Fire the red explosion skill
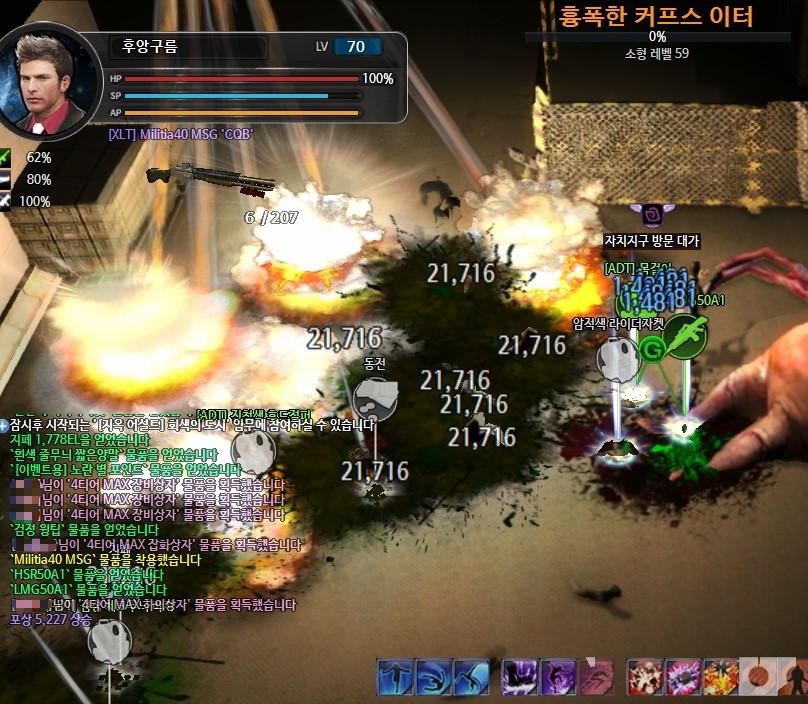 click(646, 677)
